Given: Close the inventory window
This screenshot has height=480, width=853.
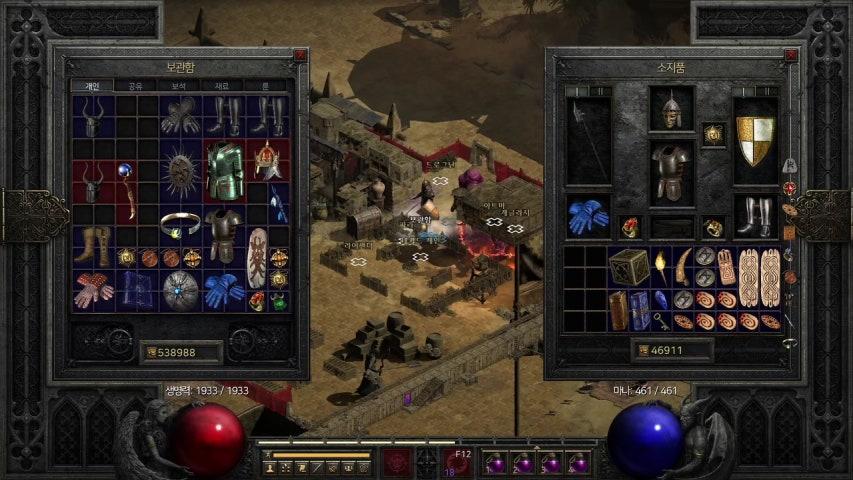Looking at the screenshot, I should coord(792,55).
